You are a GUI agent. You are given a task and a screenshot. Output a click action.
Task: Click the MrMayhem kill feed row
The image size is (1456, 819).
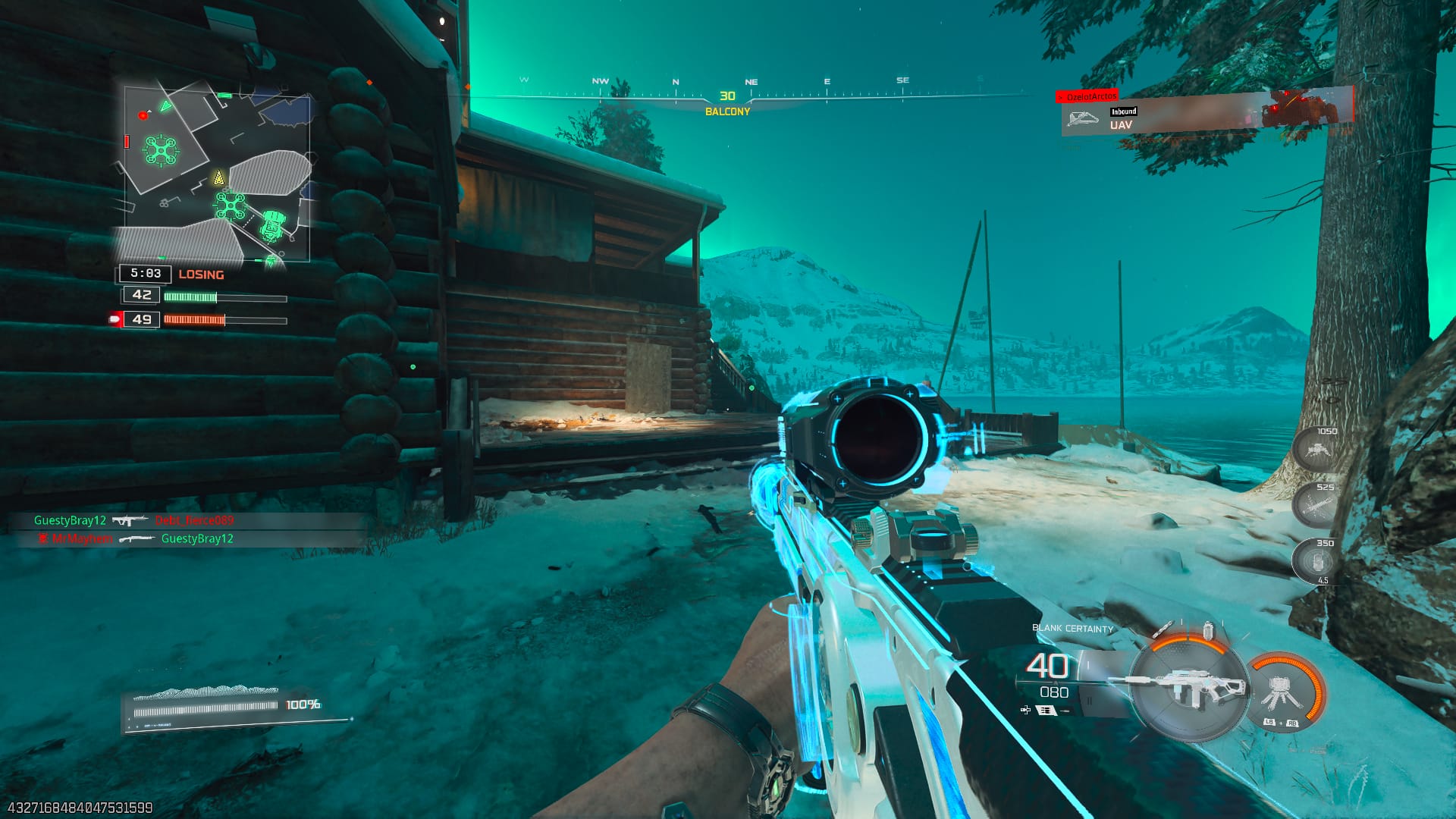[x=135, y=538]
